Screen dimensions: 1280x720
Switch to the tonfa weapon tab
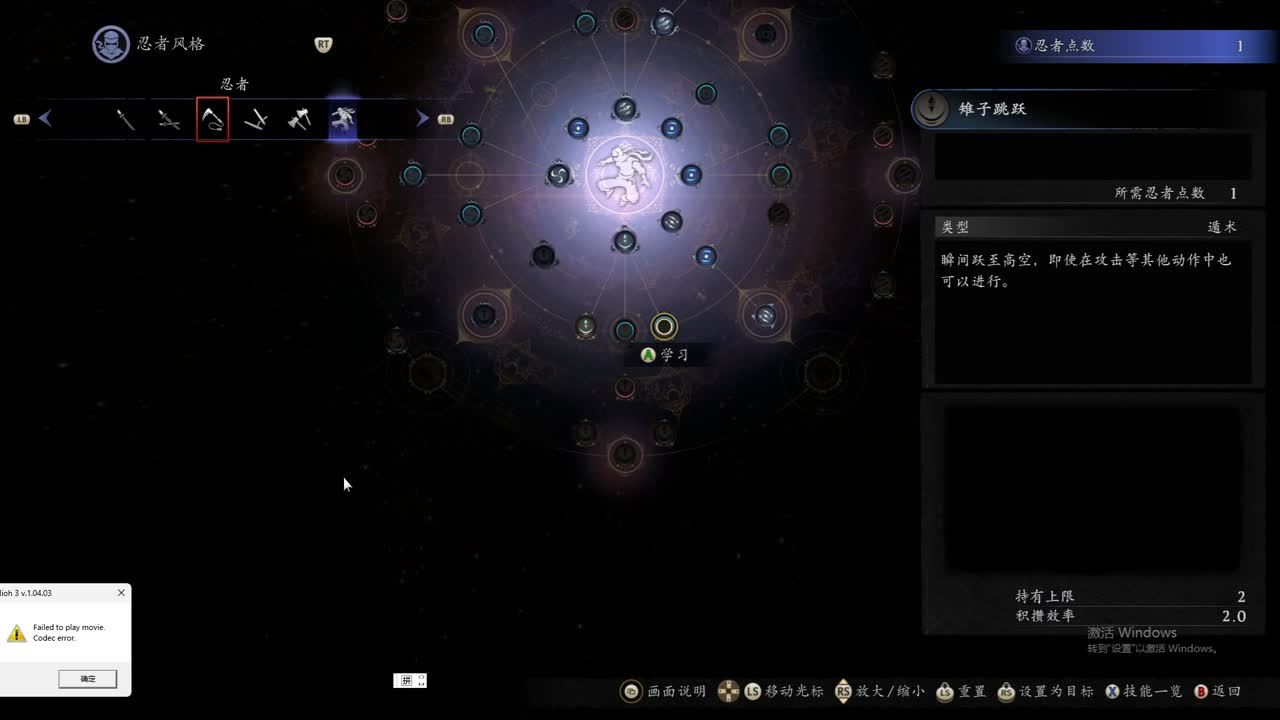point(256,119)
